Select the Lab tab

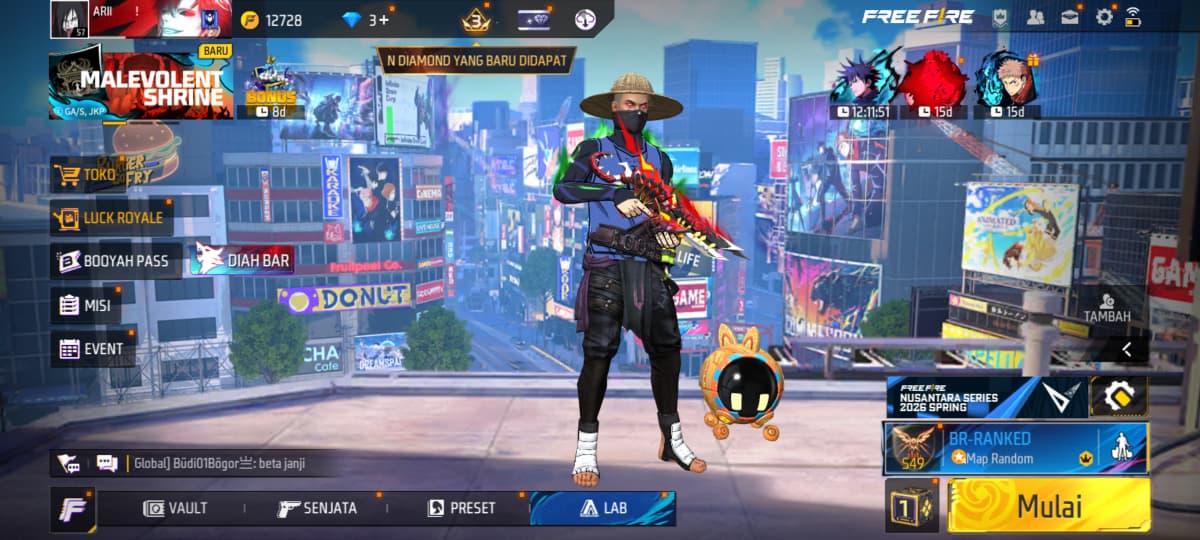[603, 508]
